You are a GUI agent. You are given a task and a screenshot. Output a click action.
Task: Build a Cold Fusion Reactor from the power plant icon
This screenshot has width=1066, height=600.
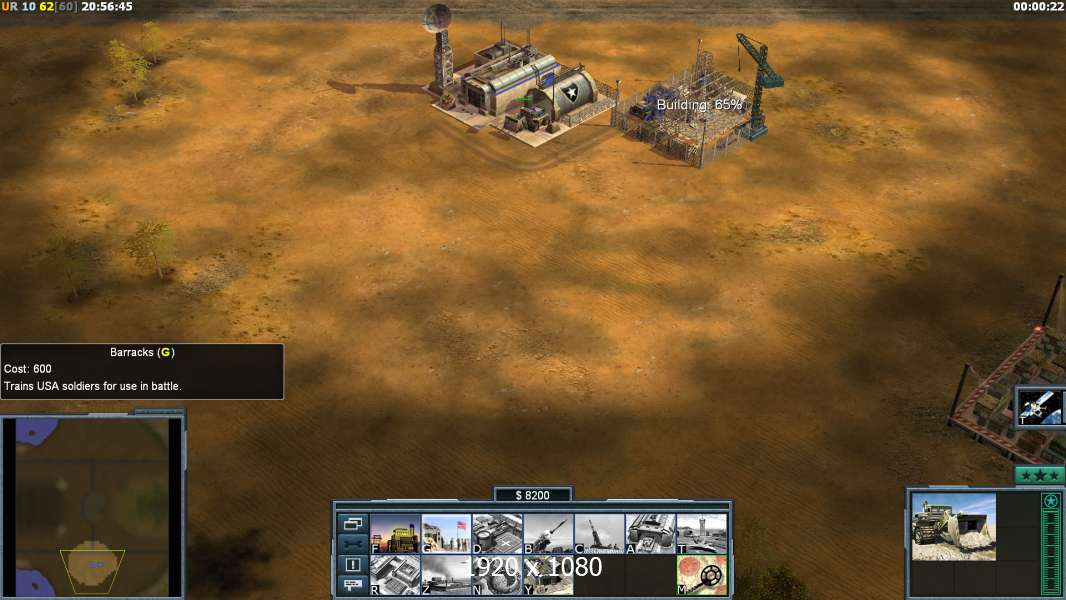pyautogui.click(x=395, y=534)
